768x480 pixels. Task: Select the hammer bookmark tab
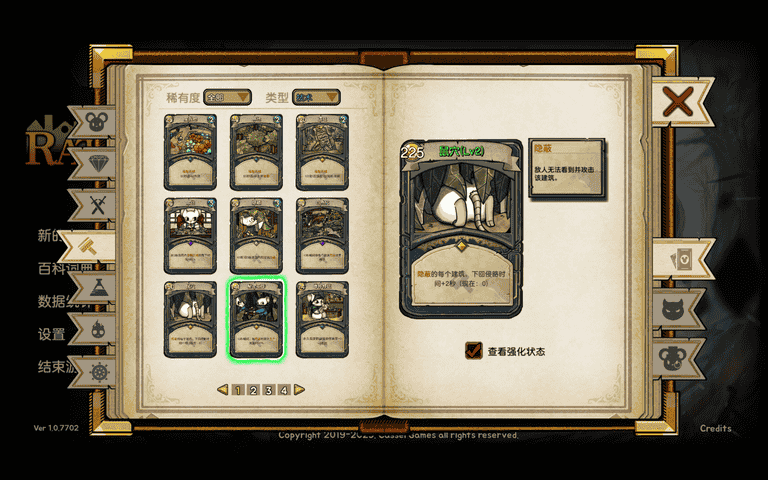pyautogui.click(x=88, y=246)
